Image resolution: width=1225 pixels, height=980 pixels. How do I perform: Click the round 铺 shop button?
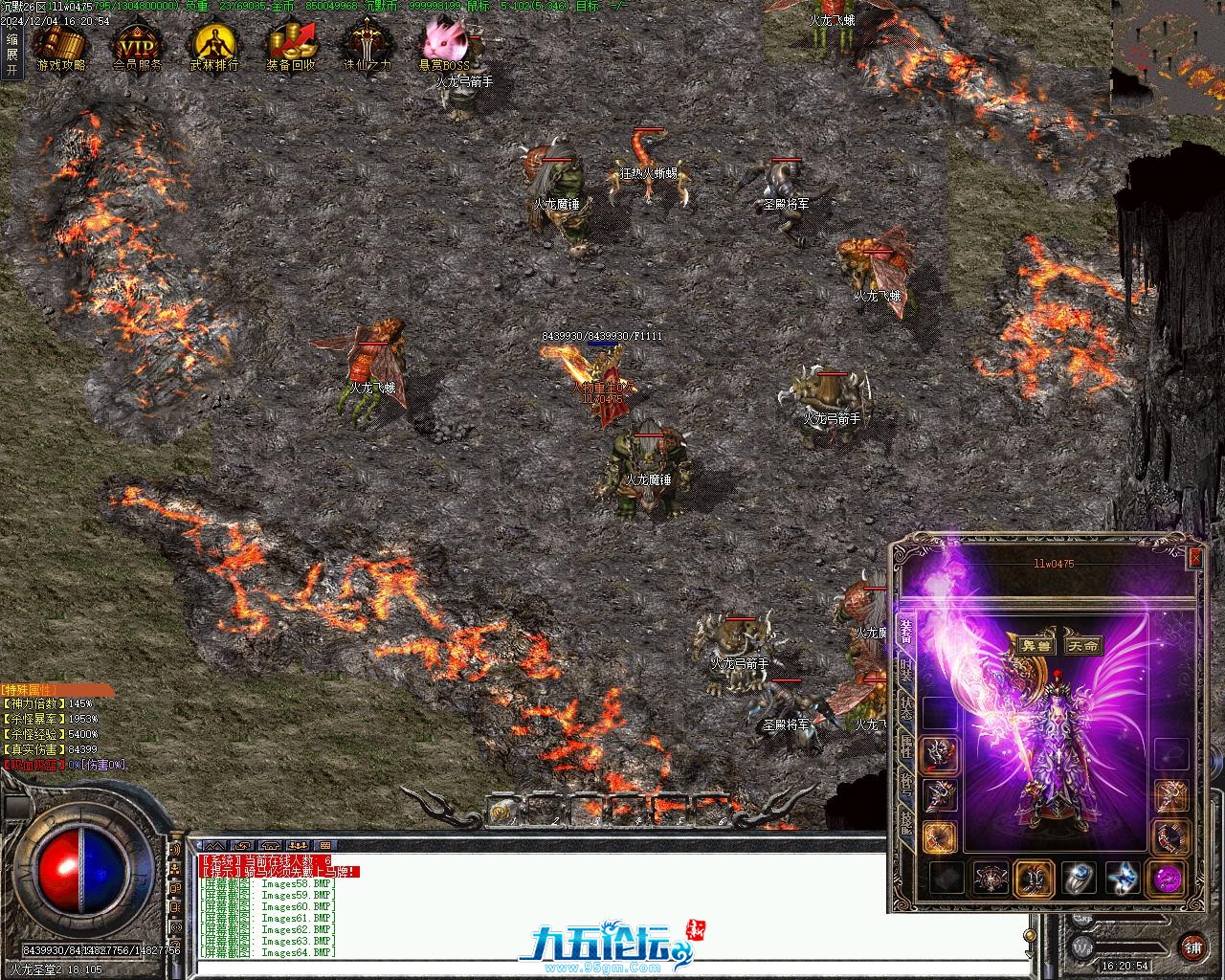(x=1192, y=947)
